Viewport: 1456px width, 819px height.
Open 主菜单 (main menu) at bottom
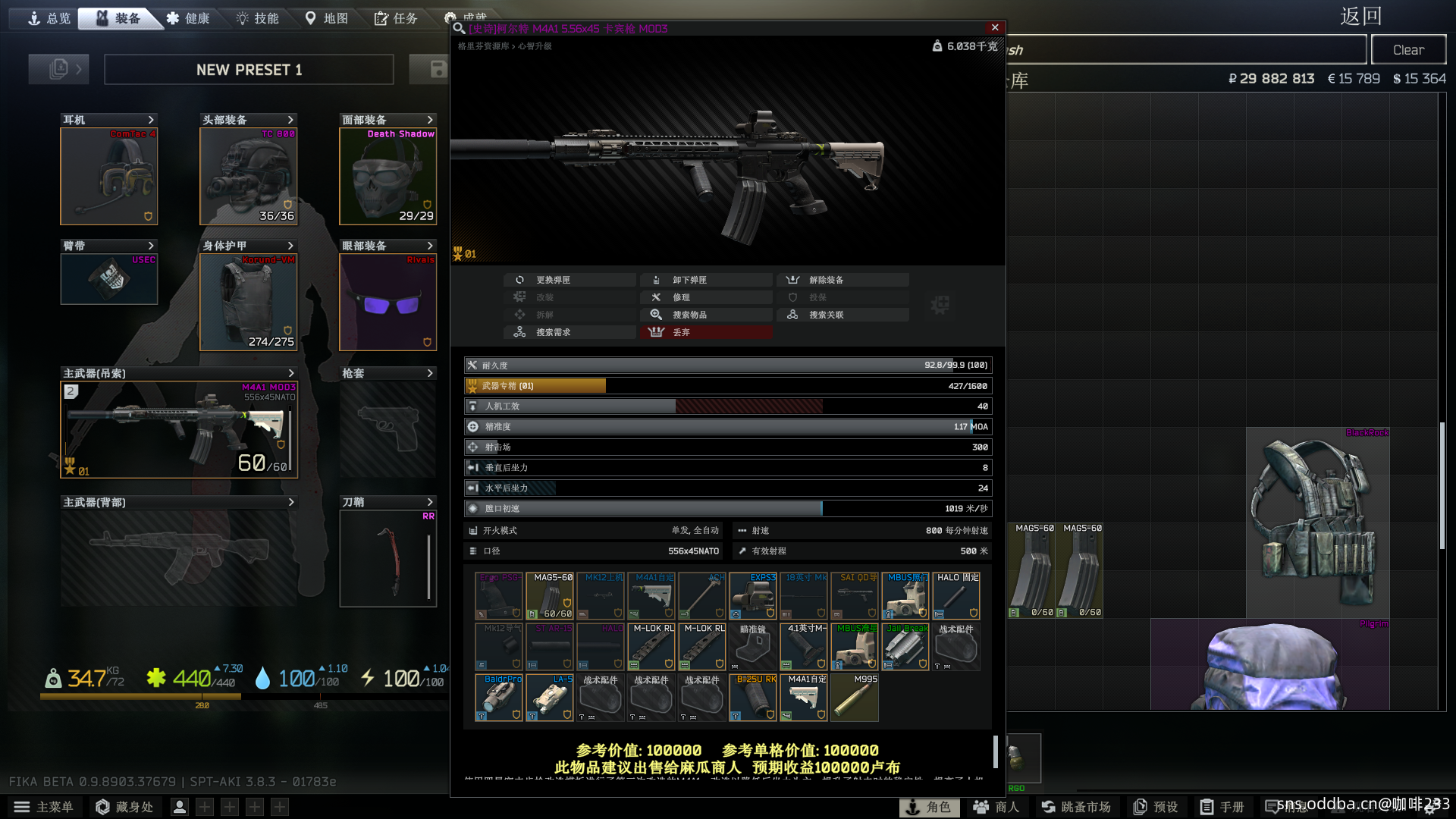click(44, 807)
